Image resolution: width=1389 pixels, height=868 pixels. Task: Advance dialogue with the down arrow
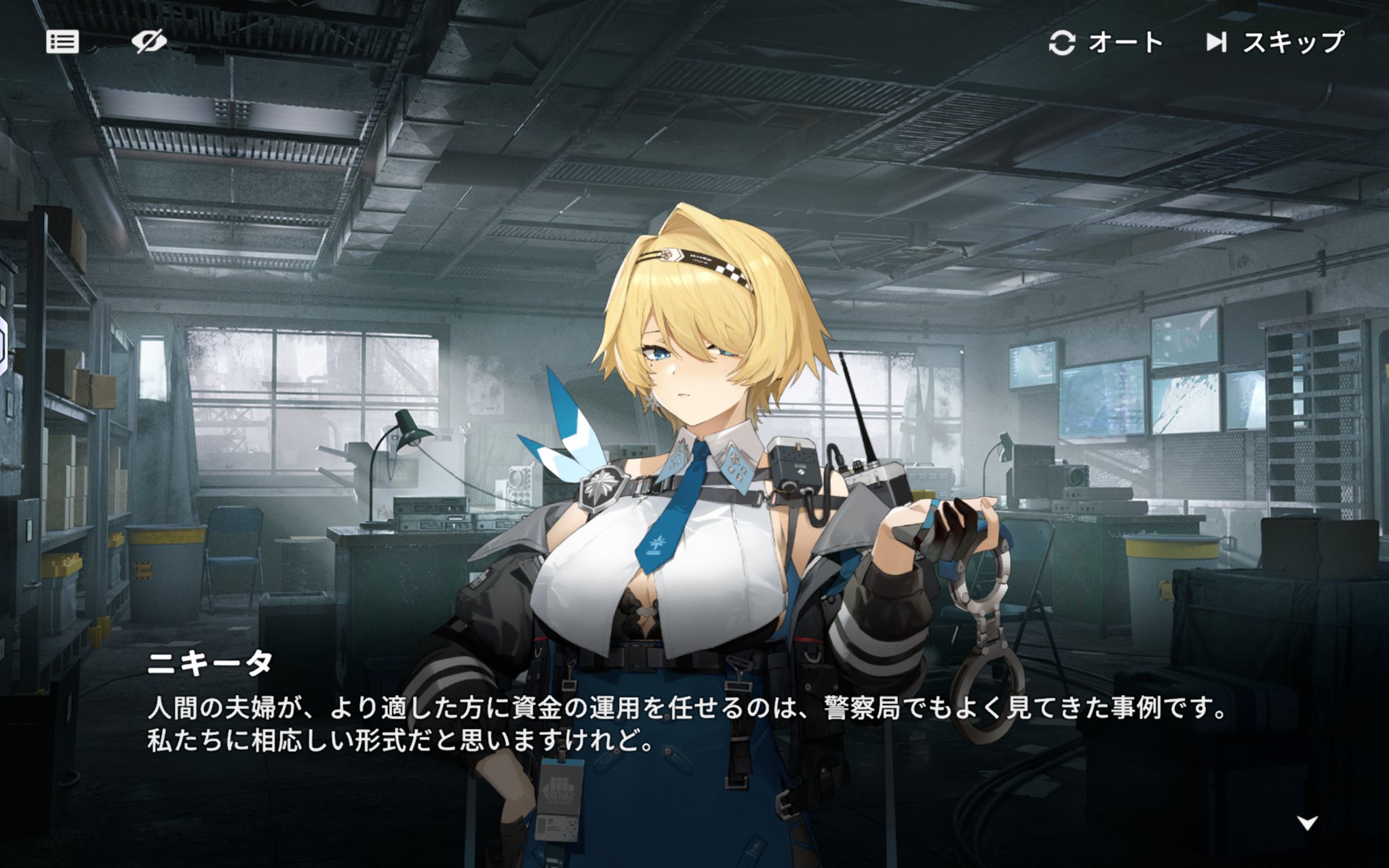(1307, 823)
